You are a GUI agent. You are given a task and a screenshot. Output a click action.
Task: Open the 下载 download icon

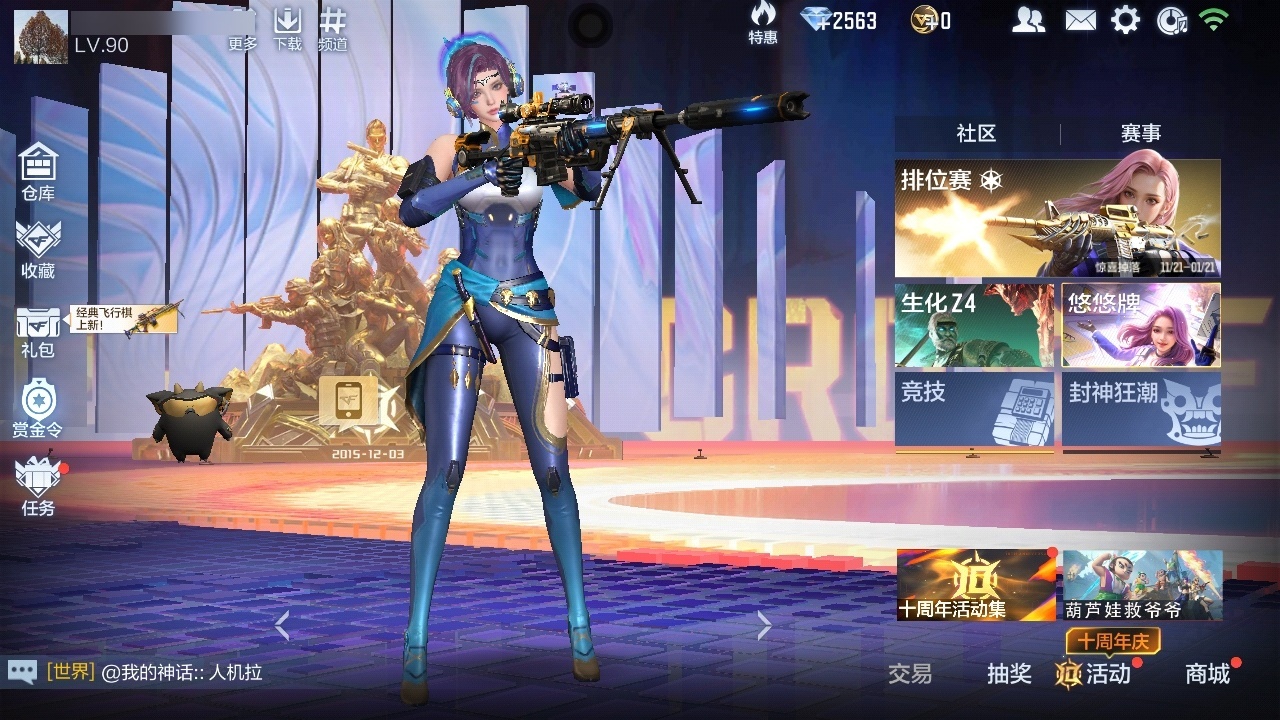288,28
